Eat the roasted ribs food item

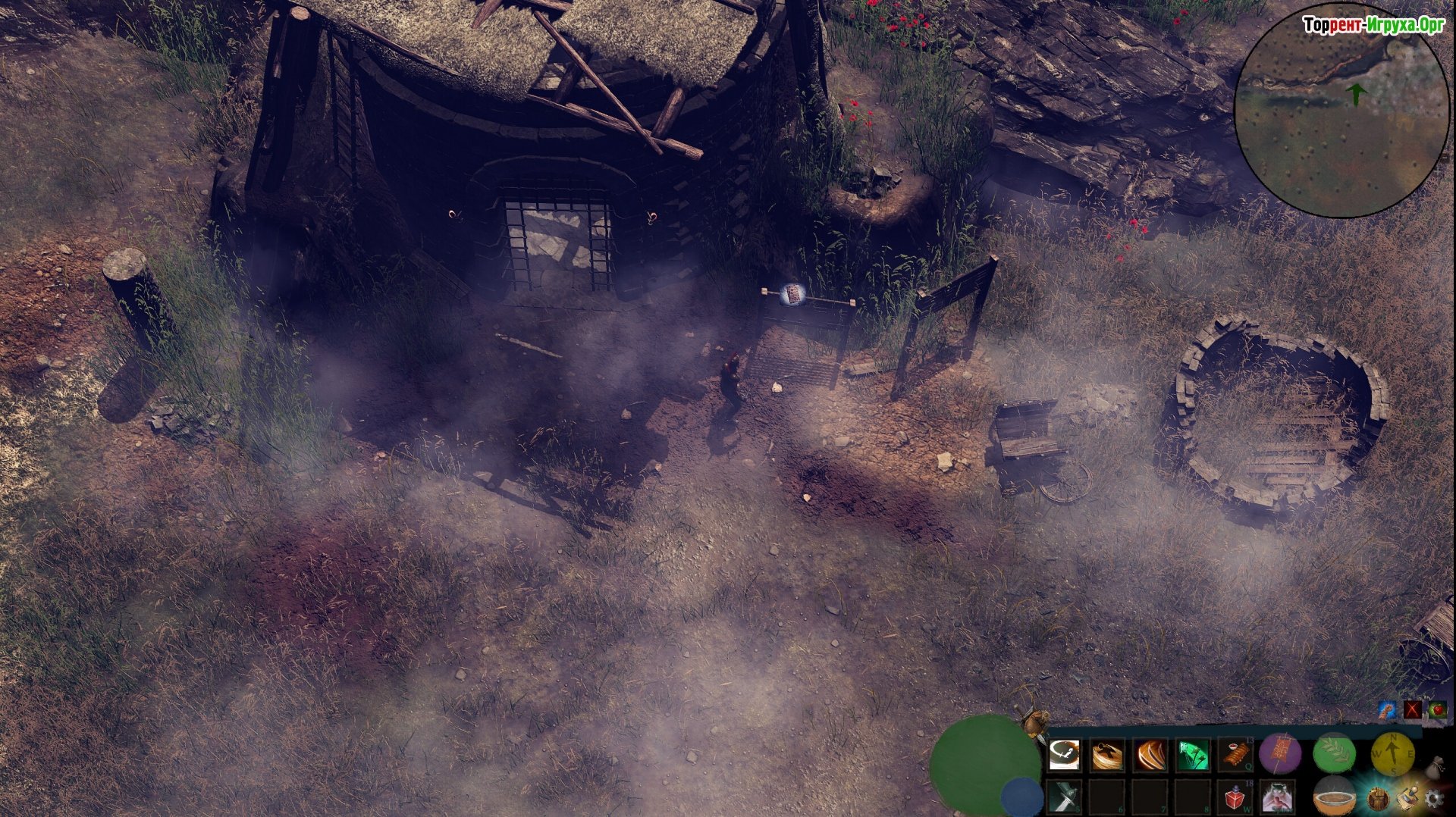(x=1236, y=755)
